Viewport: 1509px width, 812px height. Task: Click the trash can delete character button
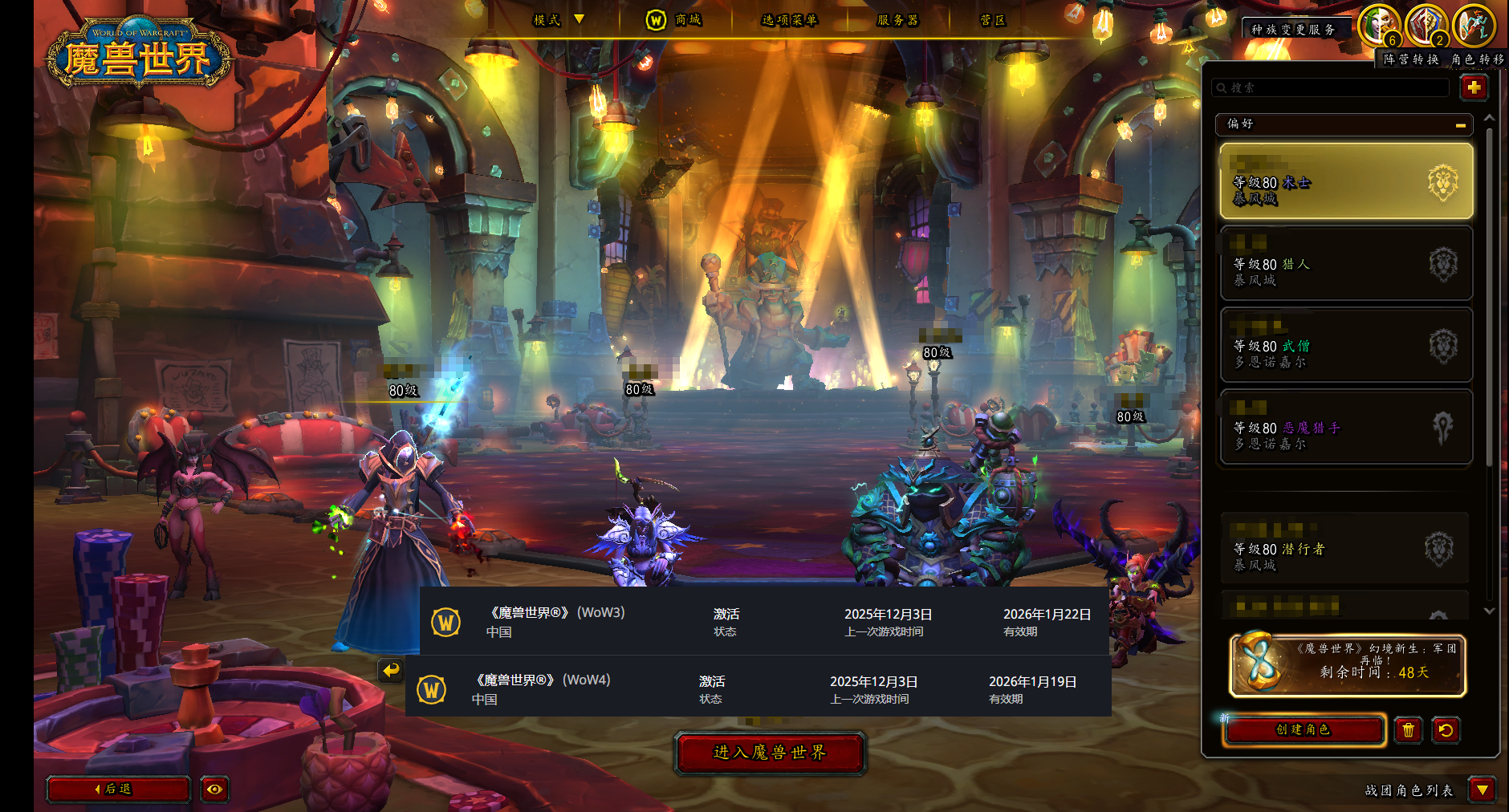click(1408, 730)
